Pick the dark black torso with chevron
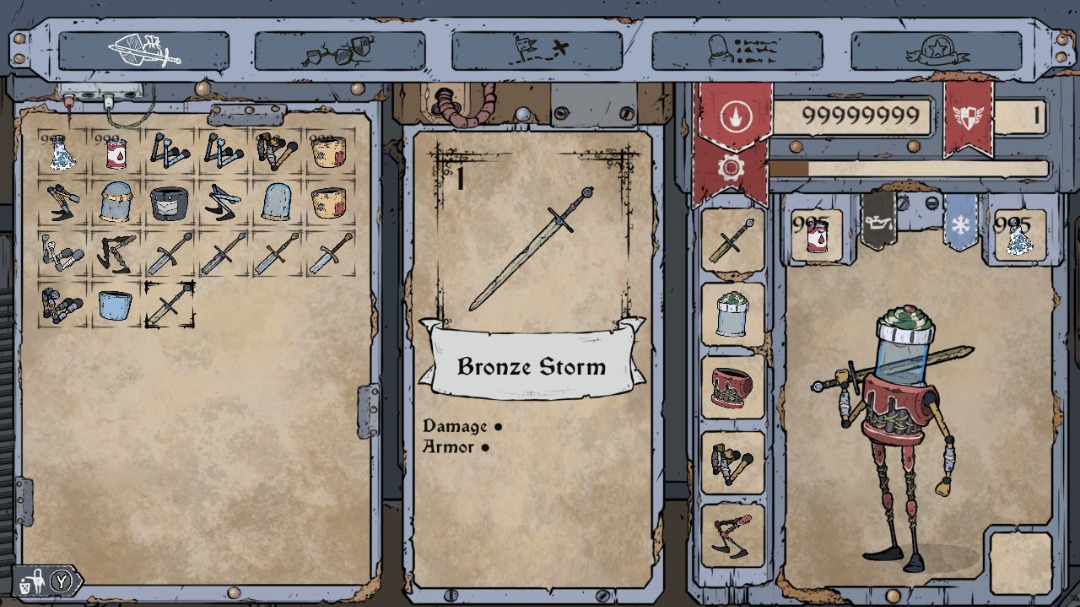The image size is (1080, 607). 169,203
